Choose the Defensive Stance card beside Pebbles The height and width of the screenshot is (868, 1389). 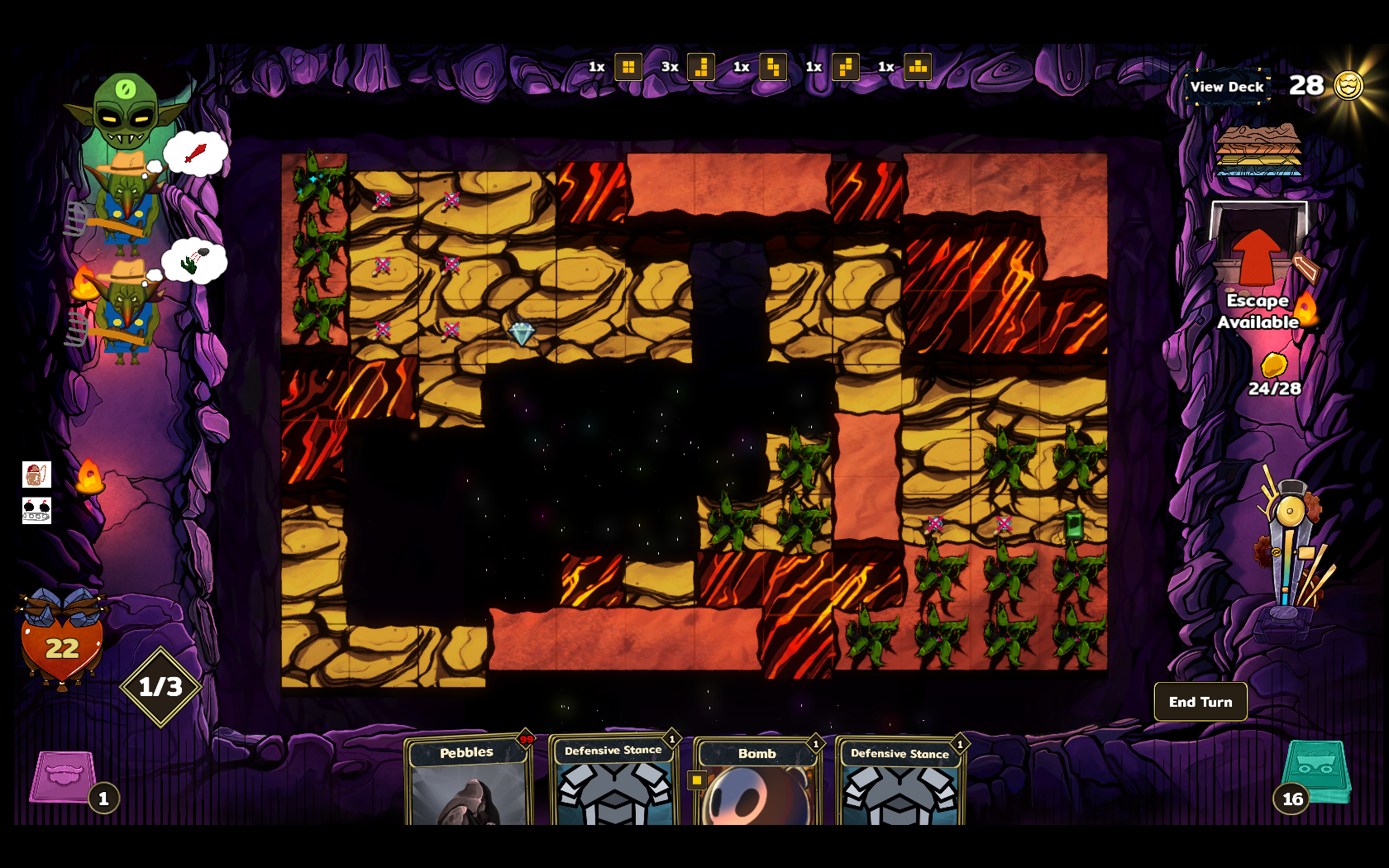[x=613, y=781]
